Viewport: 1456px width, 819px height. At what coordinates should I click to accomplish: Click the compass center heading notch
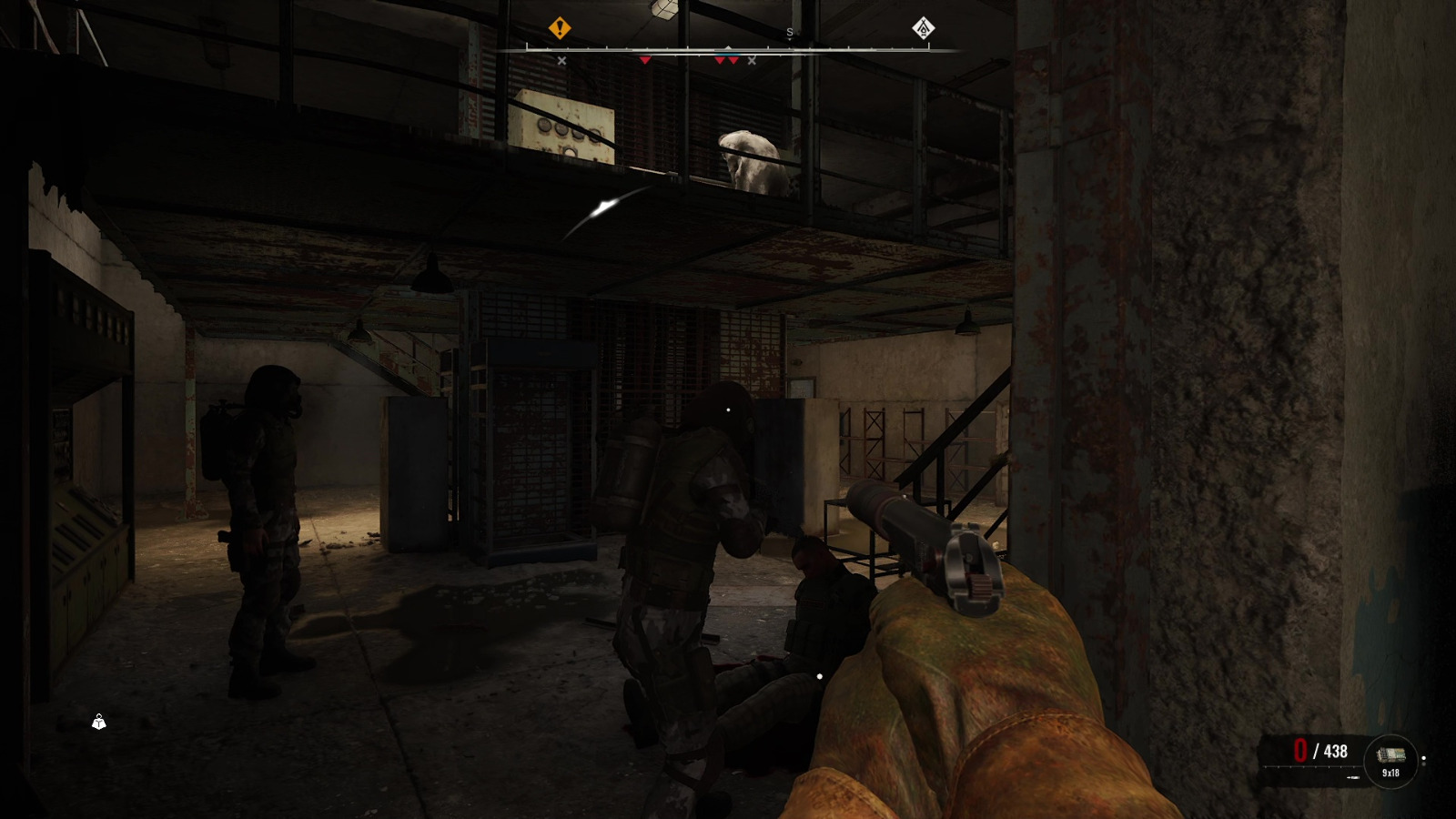tap(728, 45)
